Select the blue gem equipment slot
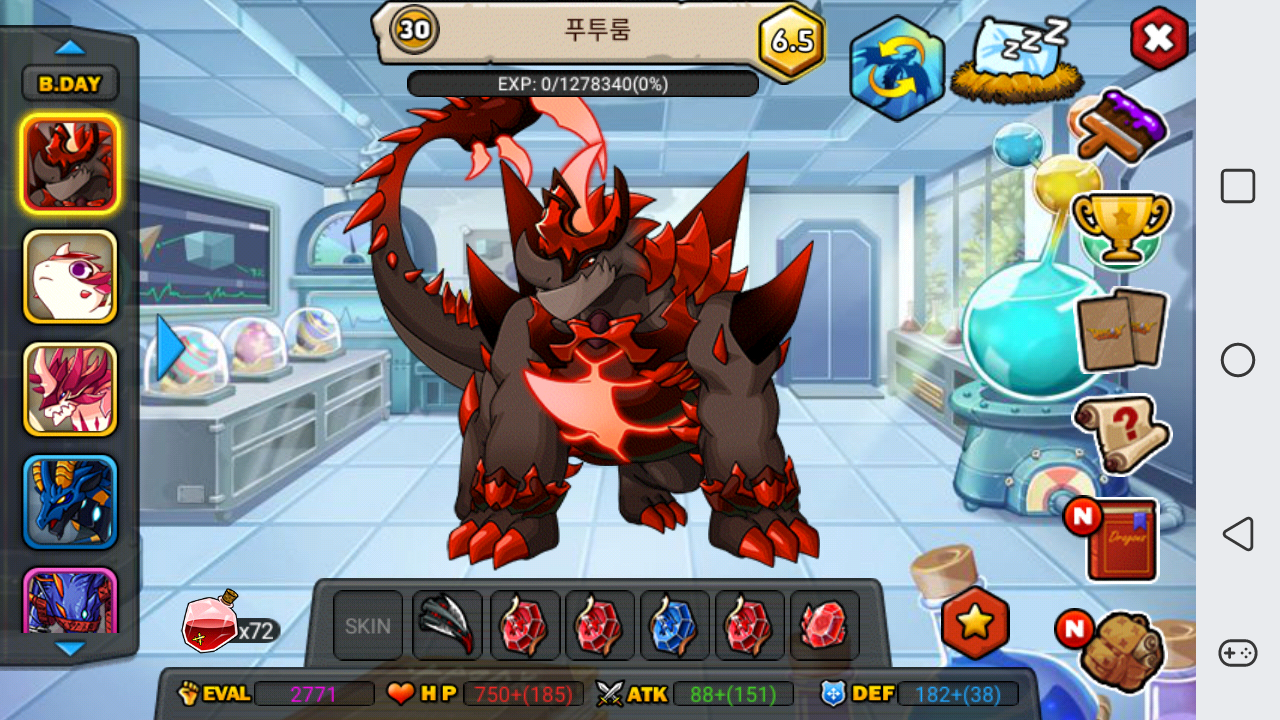Image resolution: width=1280 pixels, height=720 pixels. tap(675, 626)
